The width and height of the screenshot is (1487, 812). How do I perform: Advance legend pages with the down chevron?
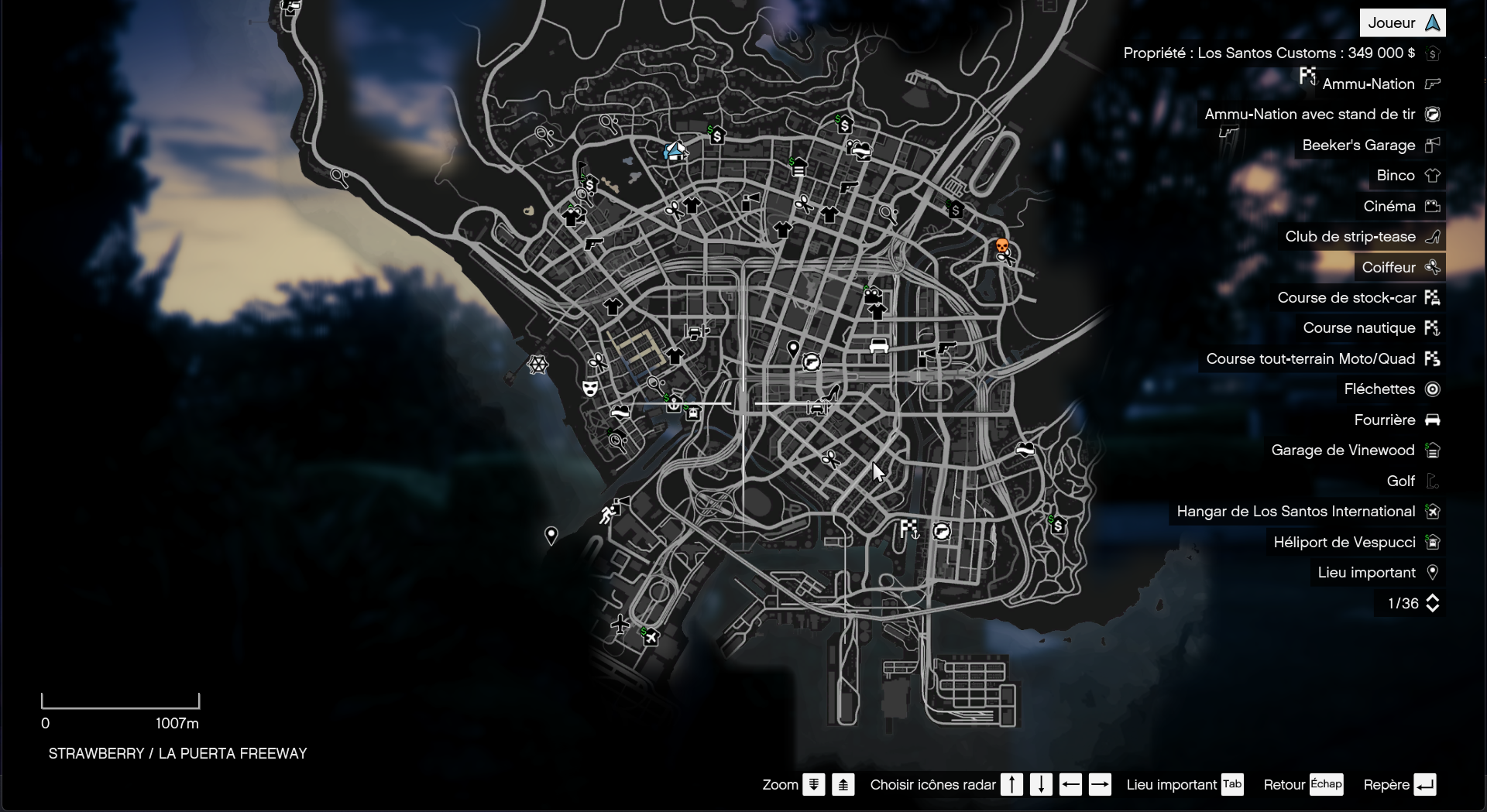(1433, 609)
